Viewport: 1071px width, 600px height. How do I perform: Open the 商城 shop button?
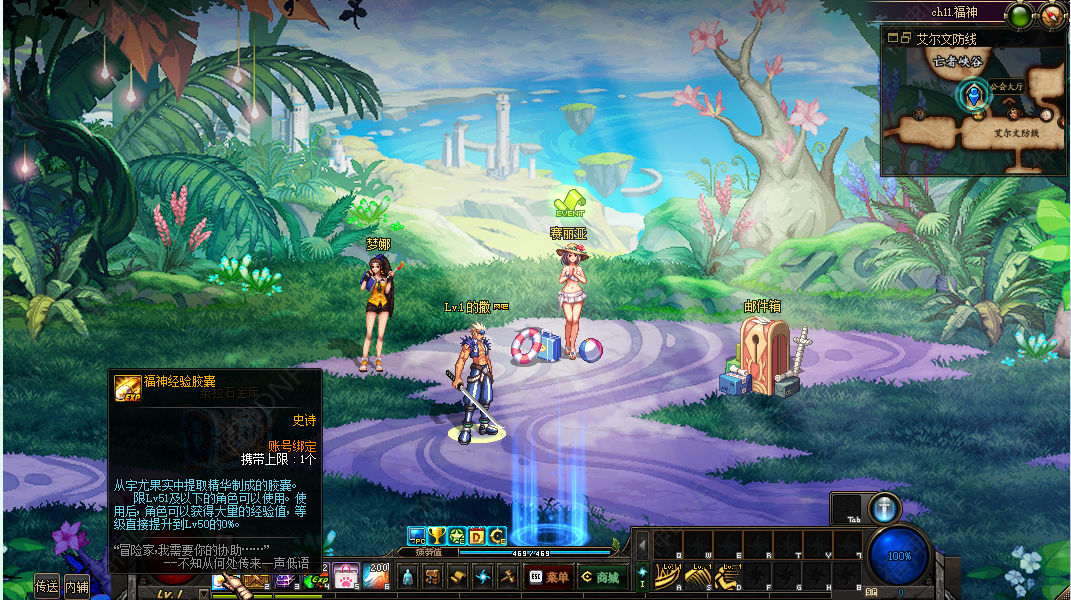click(x=599, y=577)
